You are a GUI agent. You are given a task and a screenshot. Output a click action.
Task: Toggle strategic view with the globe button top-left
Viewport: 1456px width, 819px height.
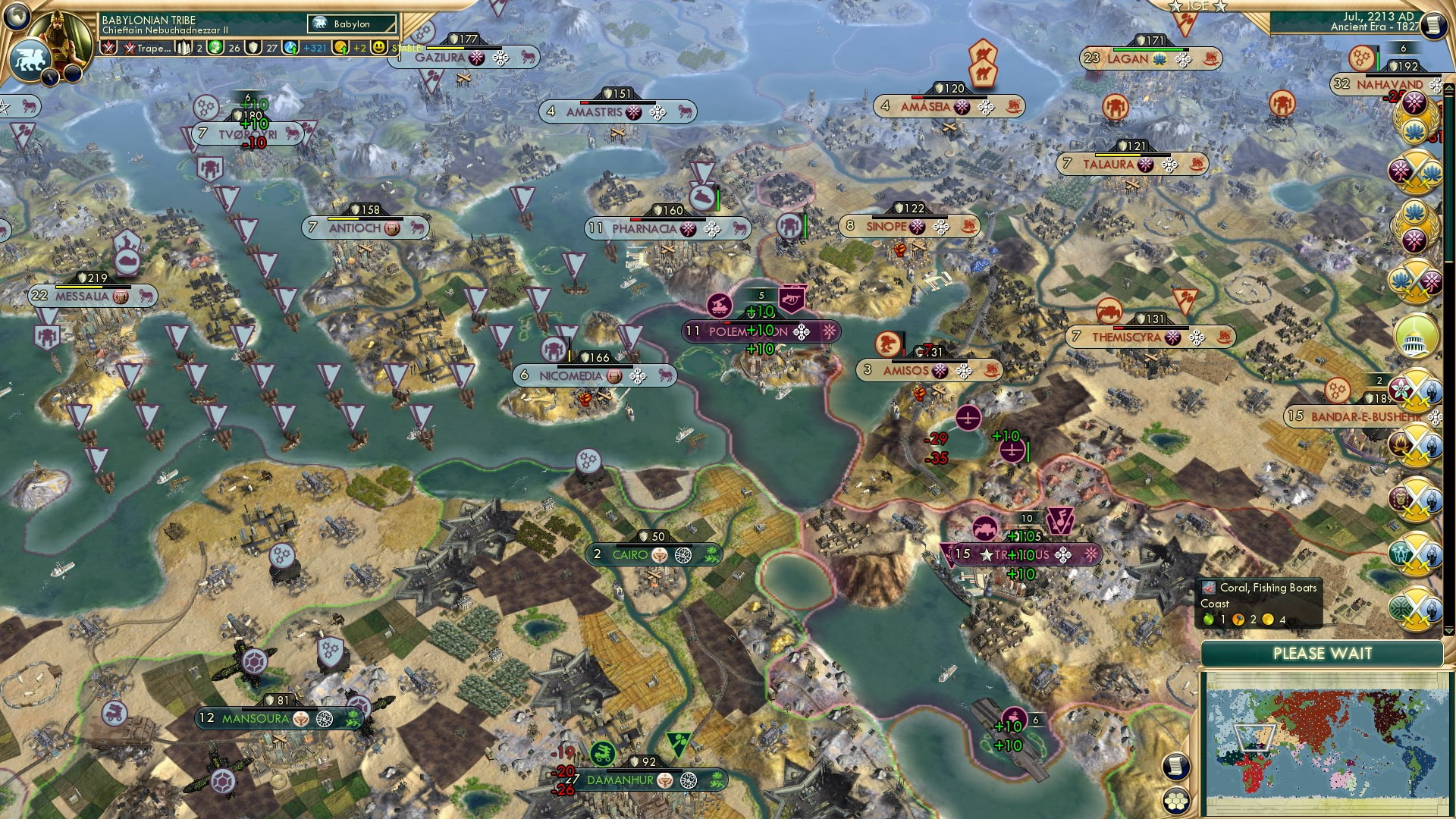coord(17,17)
